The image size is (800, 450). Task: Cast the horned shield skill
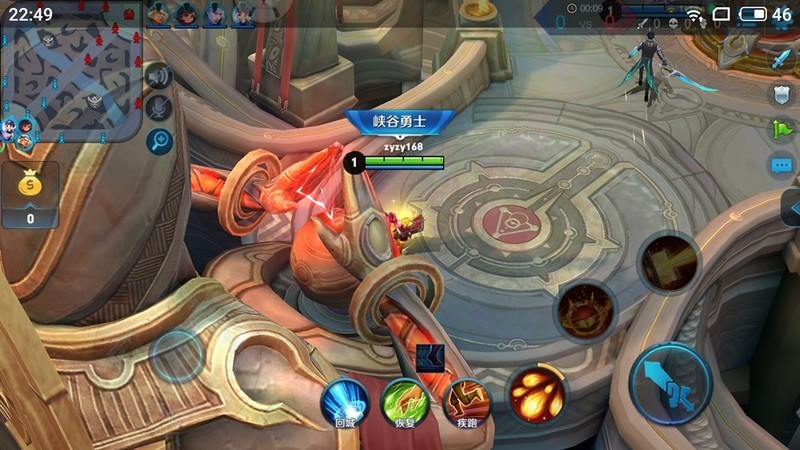pos(585,311)
